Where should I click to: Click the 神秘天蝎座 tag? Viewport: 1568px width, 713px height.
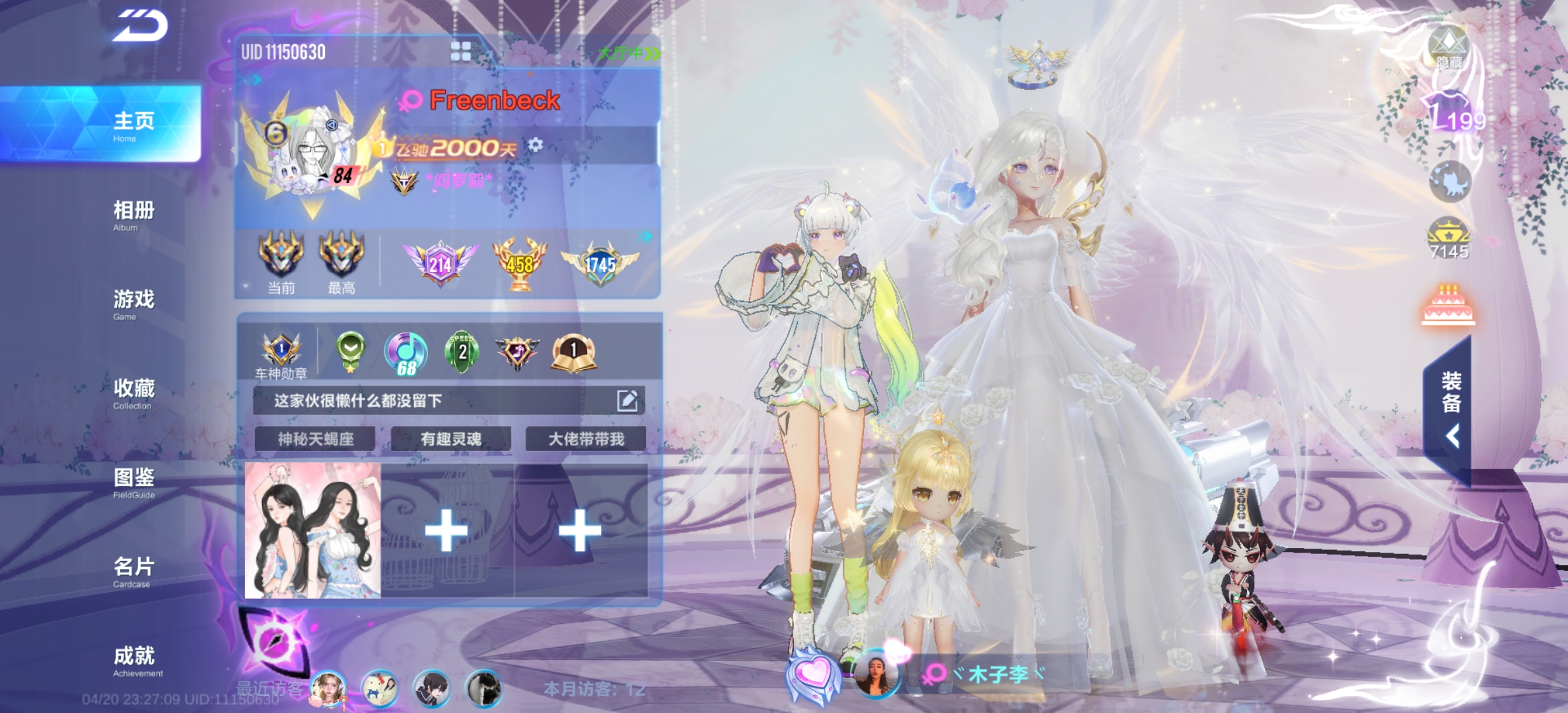pos(315,439)
